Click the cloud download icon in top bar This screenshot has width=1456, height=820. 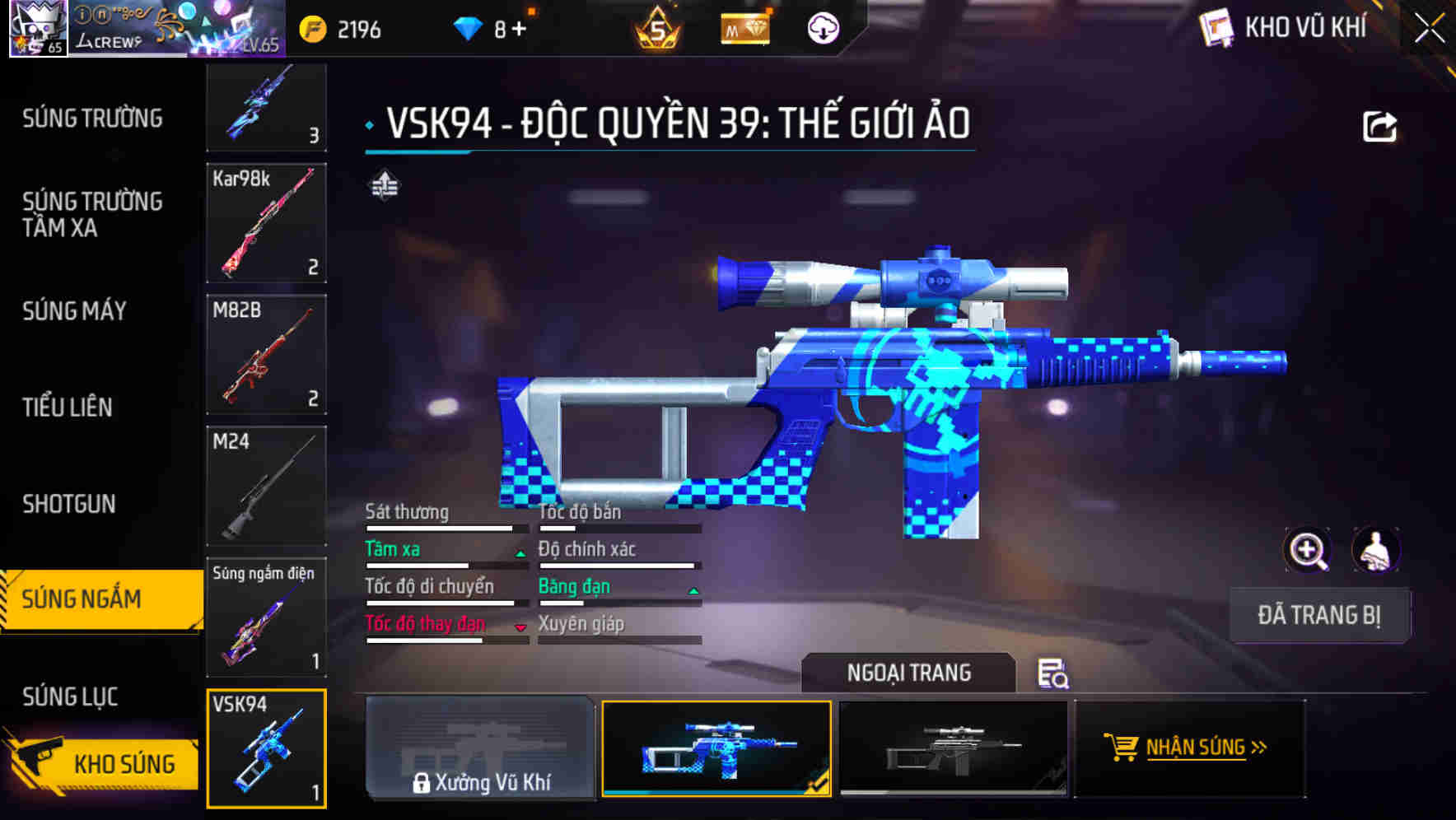tap(822, 27)
